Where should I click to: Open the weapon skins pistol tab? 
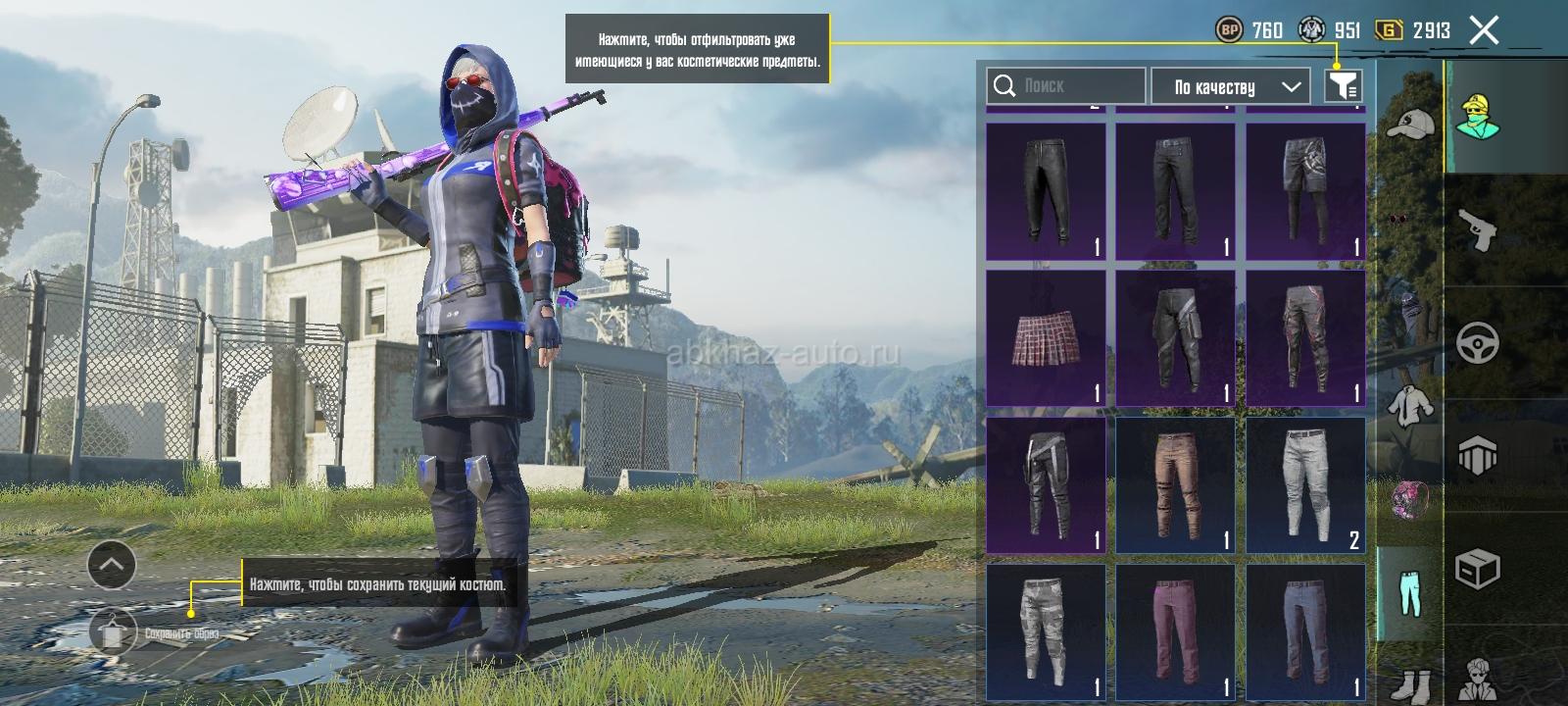[1479, 231]
